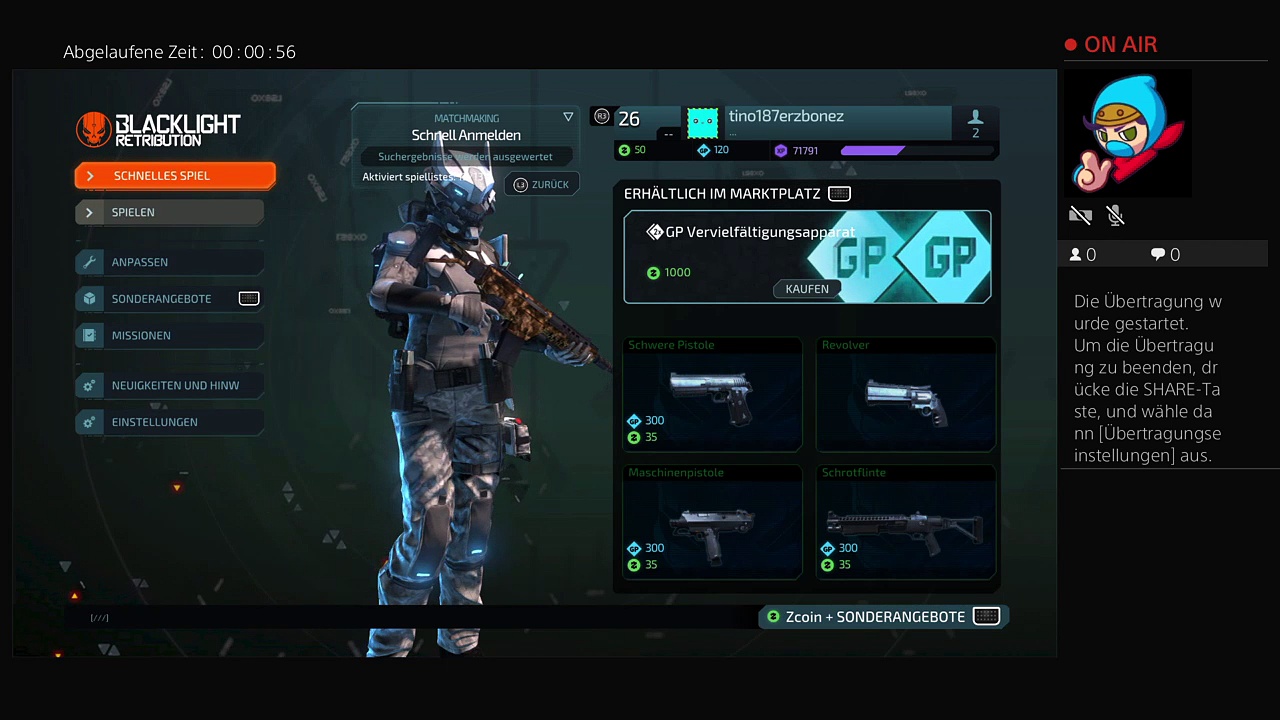Select the Maschinenpistole item tile

711,522
